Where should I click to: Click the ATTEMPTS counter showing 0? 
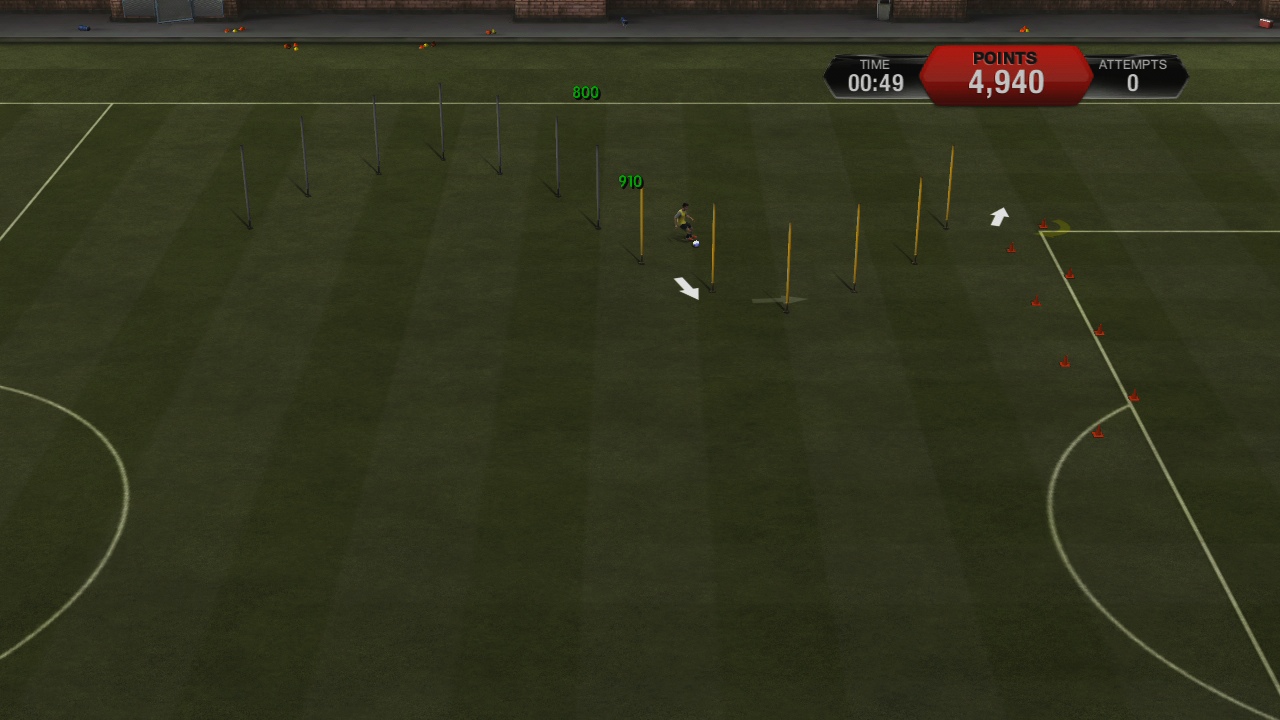[x=1132, y=76]
